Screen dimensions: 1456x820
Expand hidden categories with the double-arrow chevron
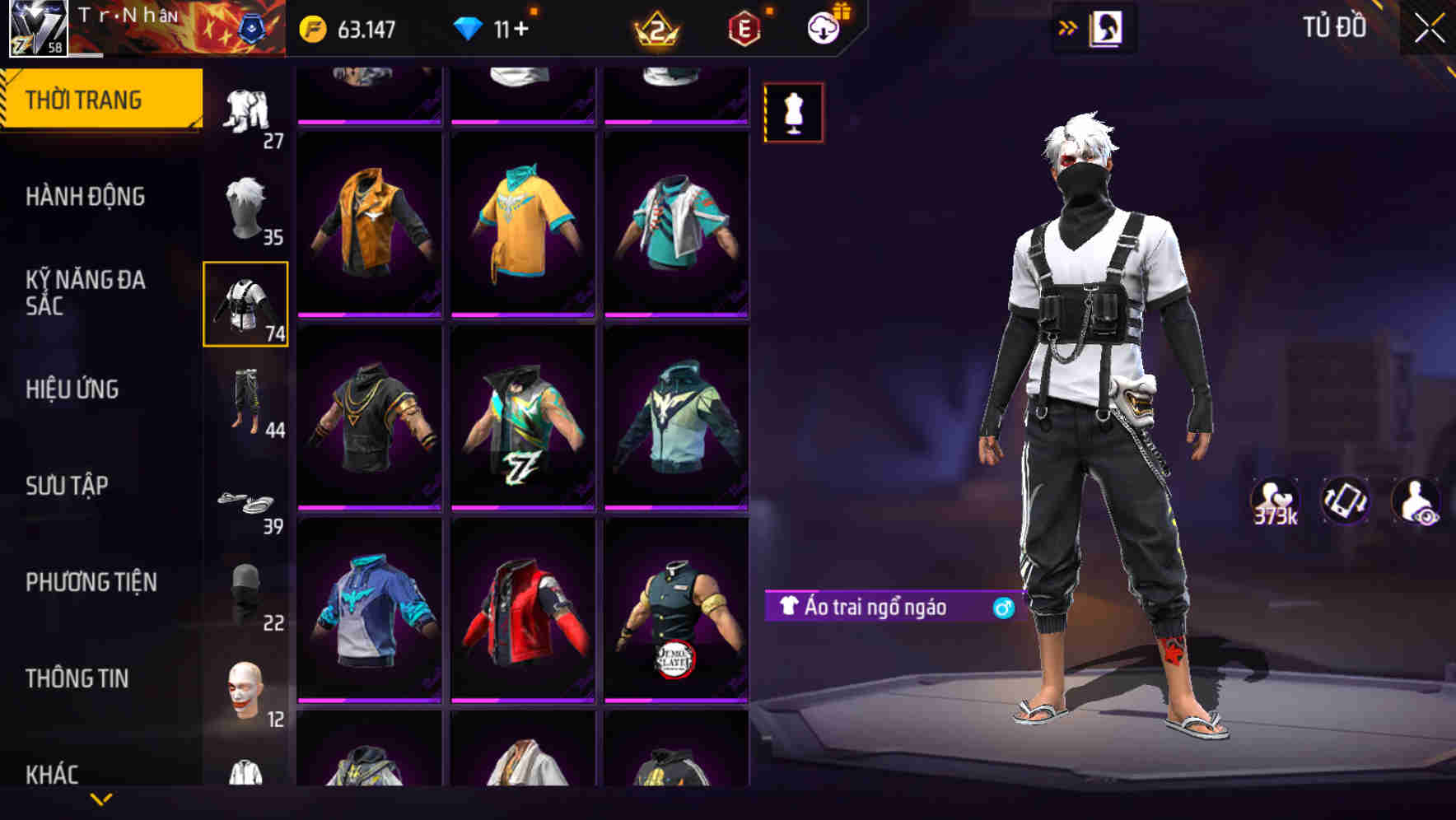(x=1066, y=27)
